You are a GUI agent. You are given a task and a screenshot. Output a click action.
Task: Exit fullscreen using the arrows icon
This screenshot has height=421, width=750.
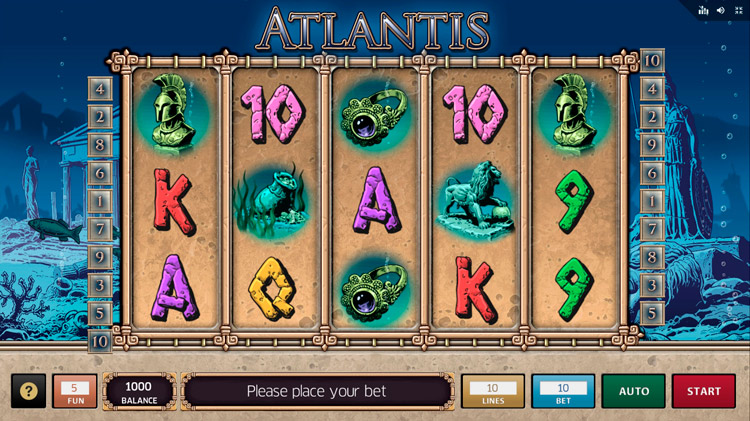[x=738, y=10]
